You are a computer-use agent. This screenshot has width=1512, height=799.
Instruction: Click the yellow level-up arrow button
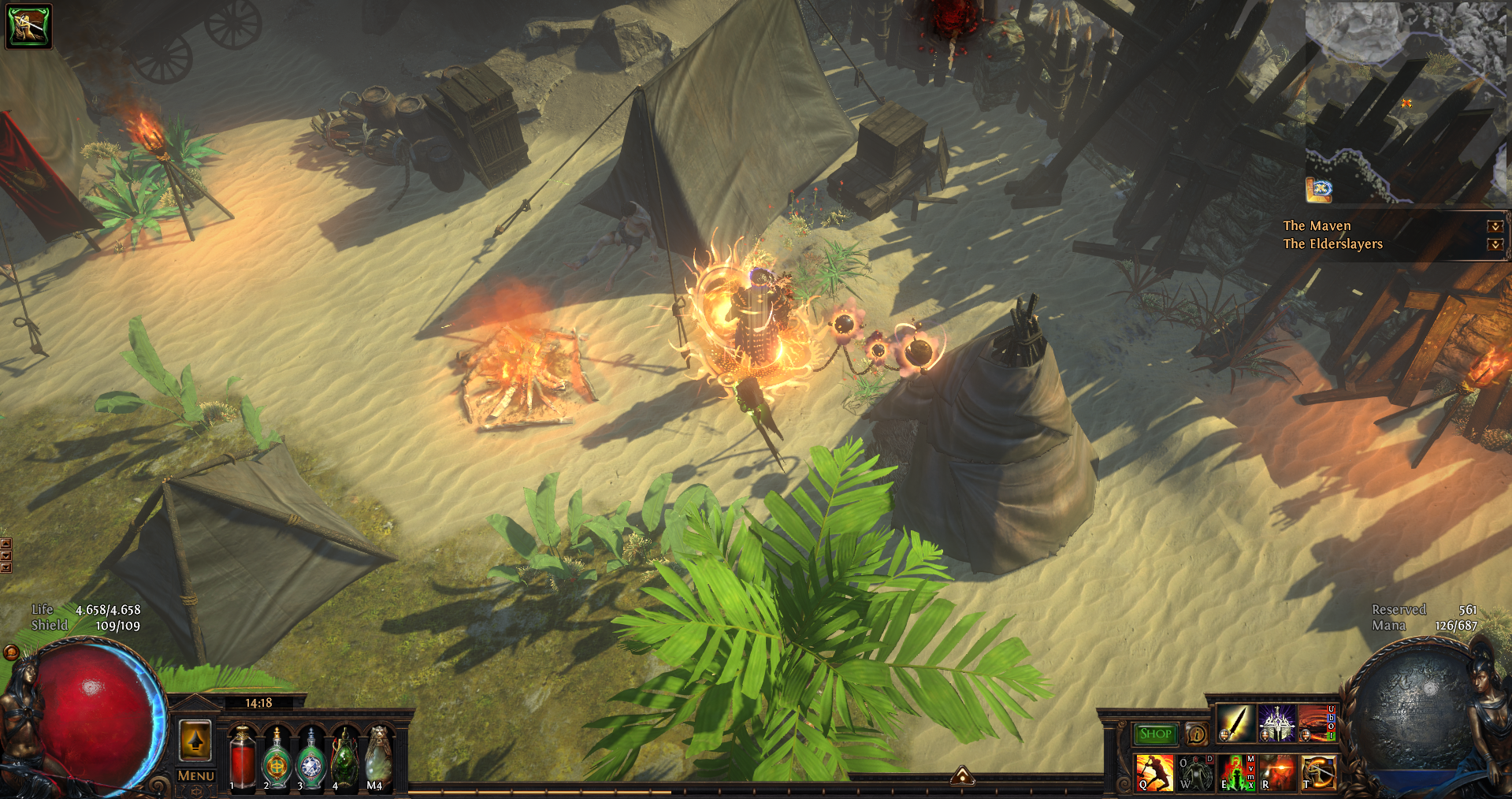pyautogui.click(x=195, y=741)
